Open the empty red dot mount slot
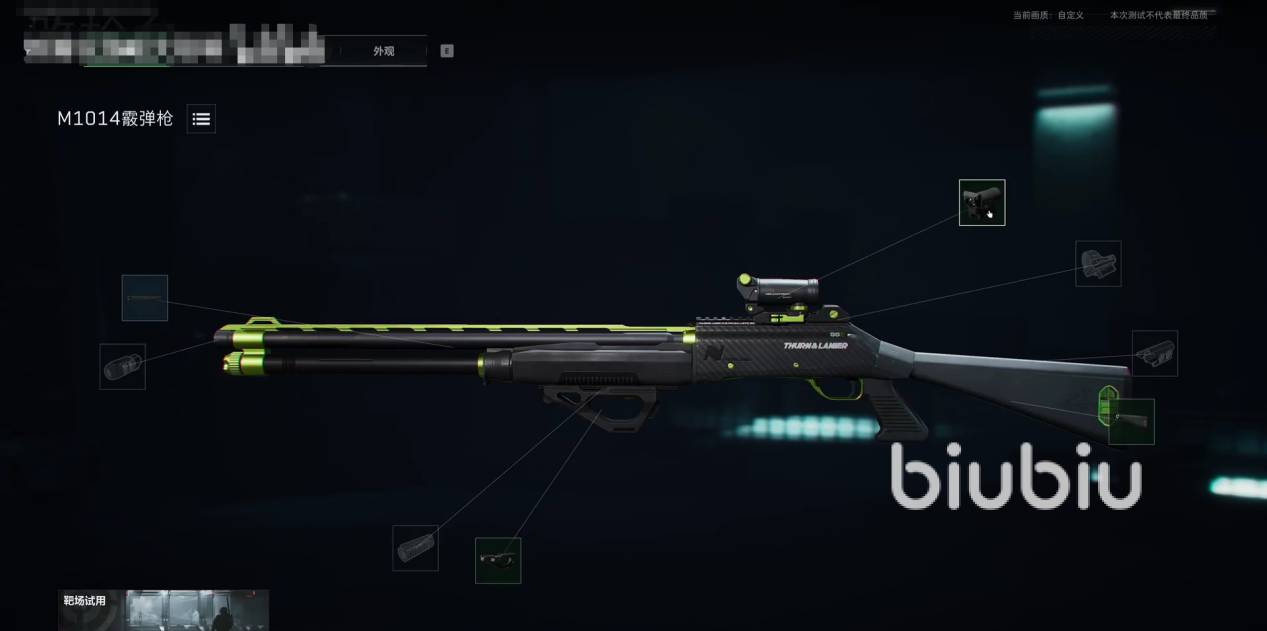Screen dimensions: 1267x631 [x=1098, y=264]
